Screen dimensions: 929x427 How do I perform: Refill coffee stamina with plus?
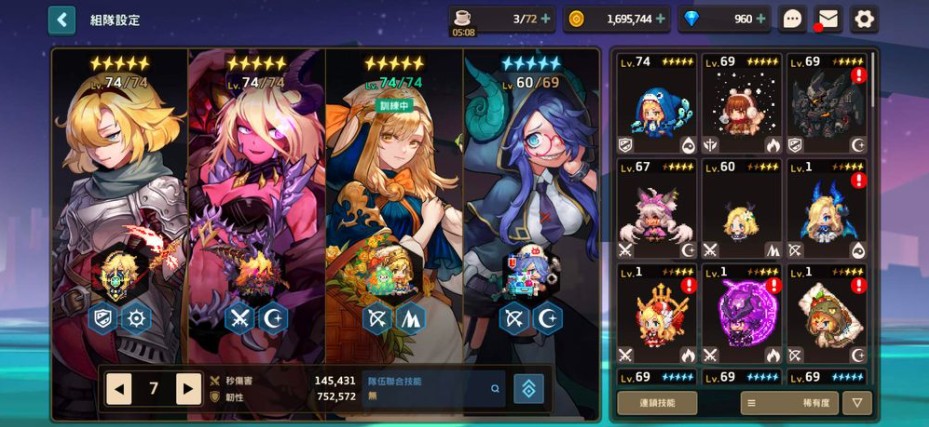tap(545, 19)
